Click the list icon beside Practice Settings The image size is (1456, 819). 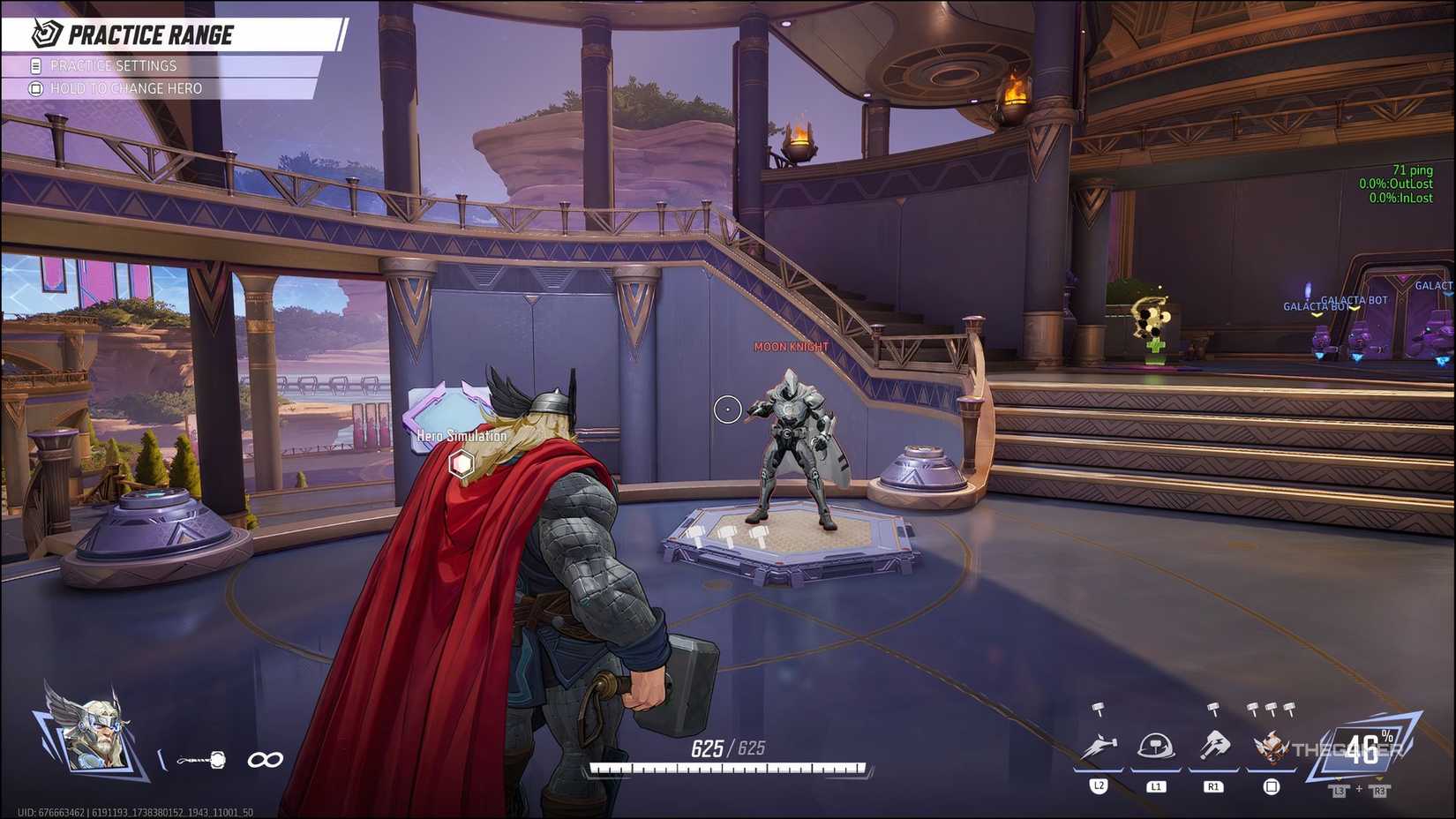(x=34, y=64)
